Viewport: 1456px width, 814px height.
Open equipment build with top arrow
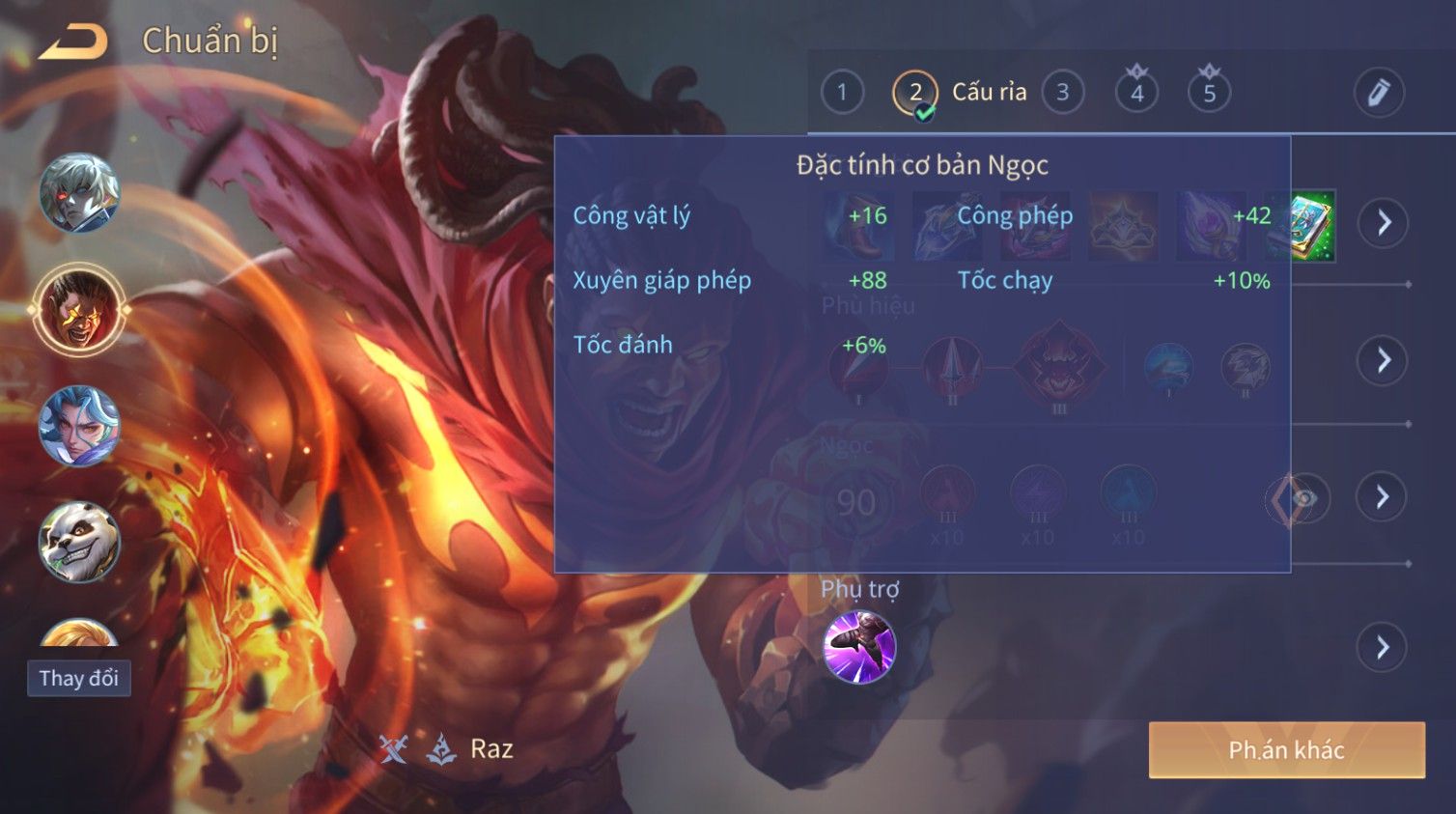coord(1383,223)
